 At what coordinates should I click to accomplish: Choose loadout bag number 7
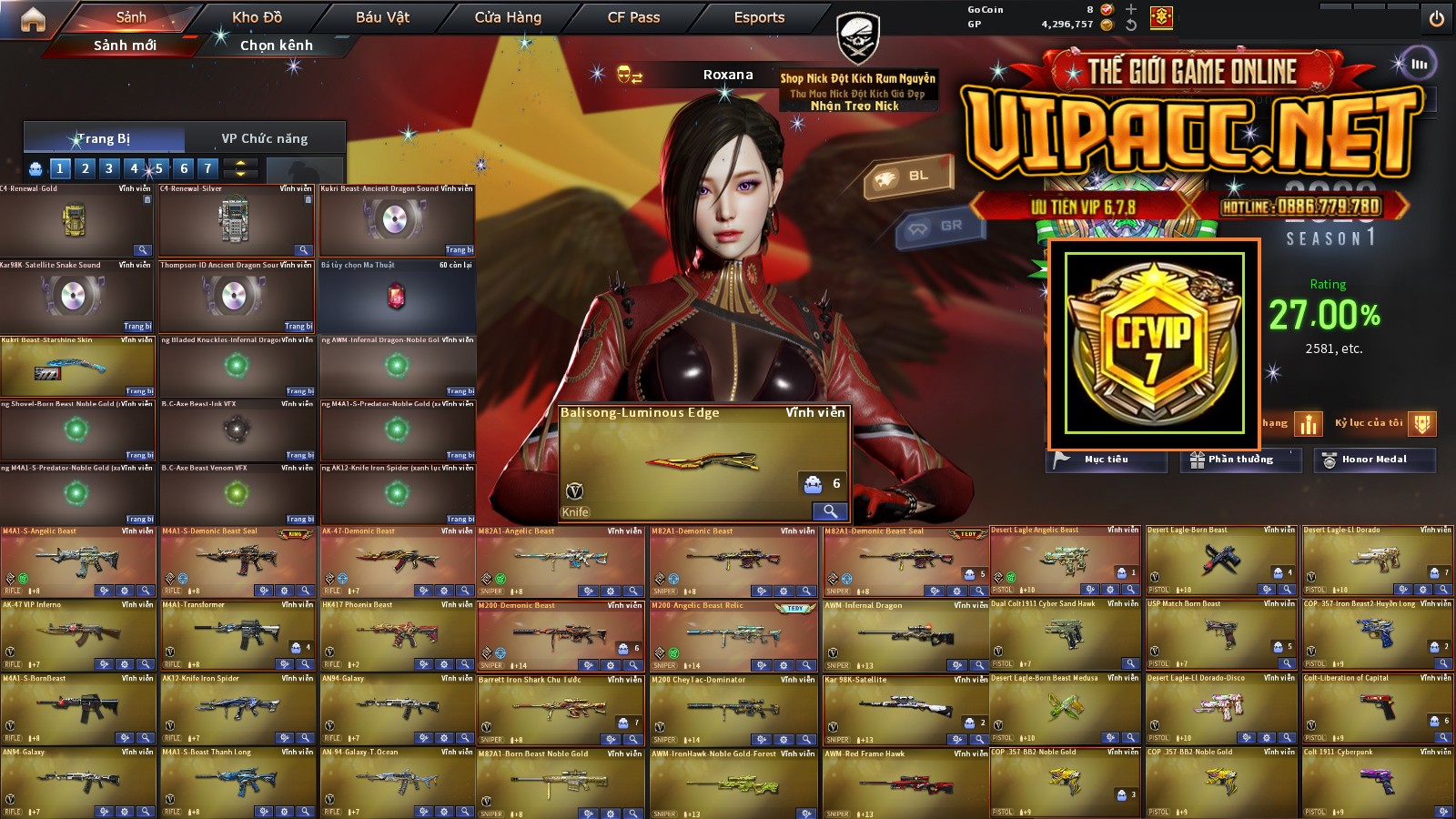207,168
